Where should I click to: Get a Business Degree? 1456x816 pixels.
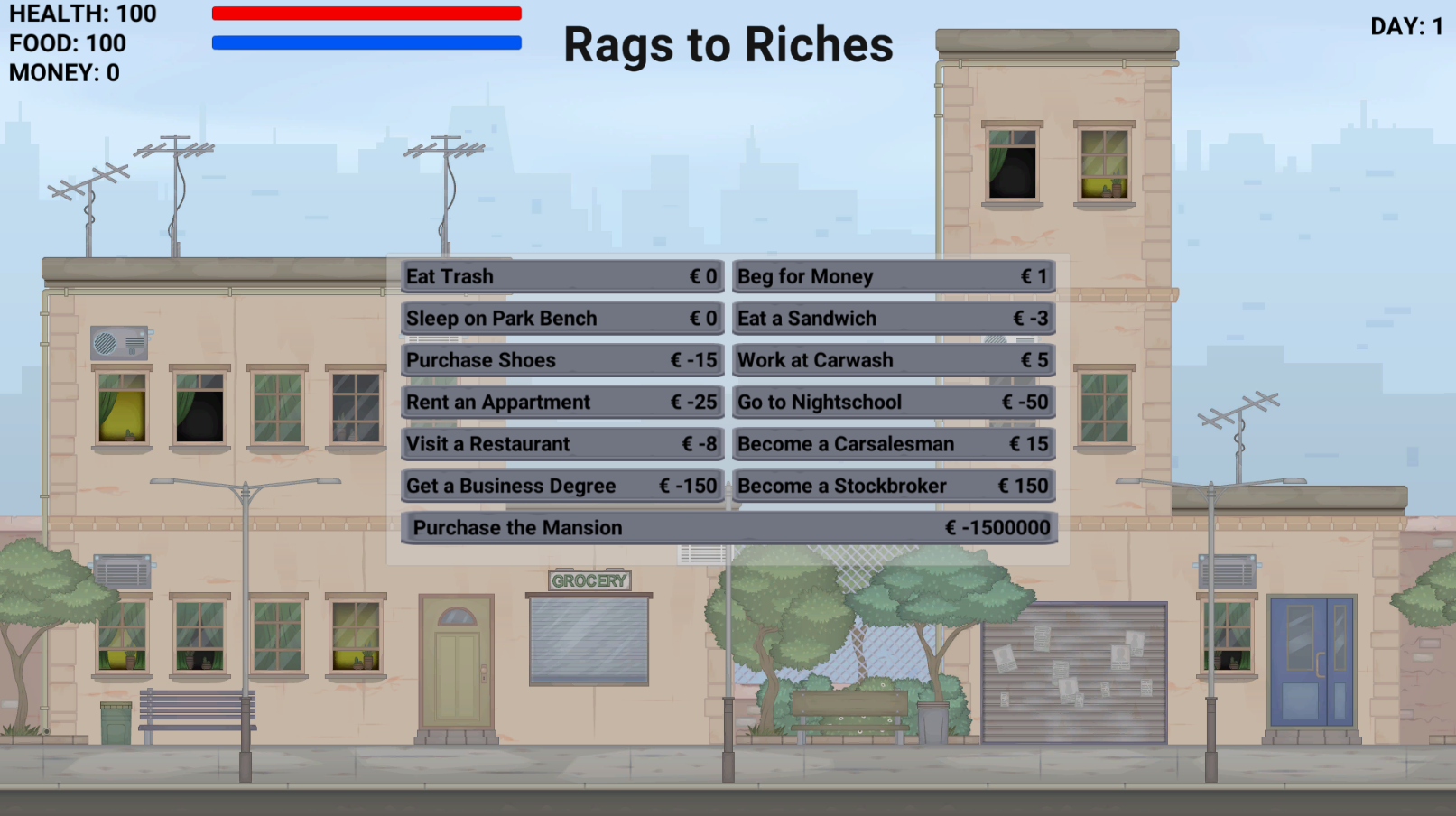561,486
